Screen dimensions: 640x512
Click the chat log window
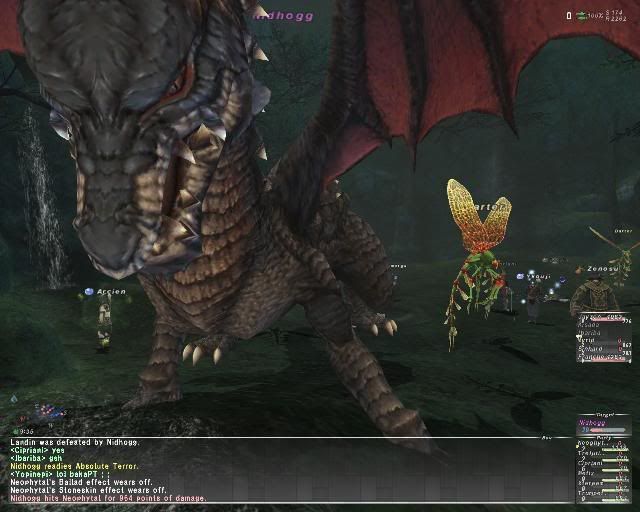[280, 470]
